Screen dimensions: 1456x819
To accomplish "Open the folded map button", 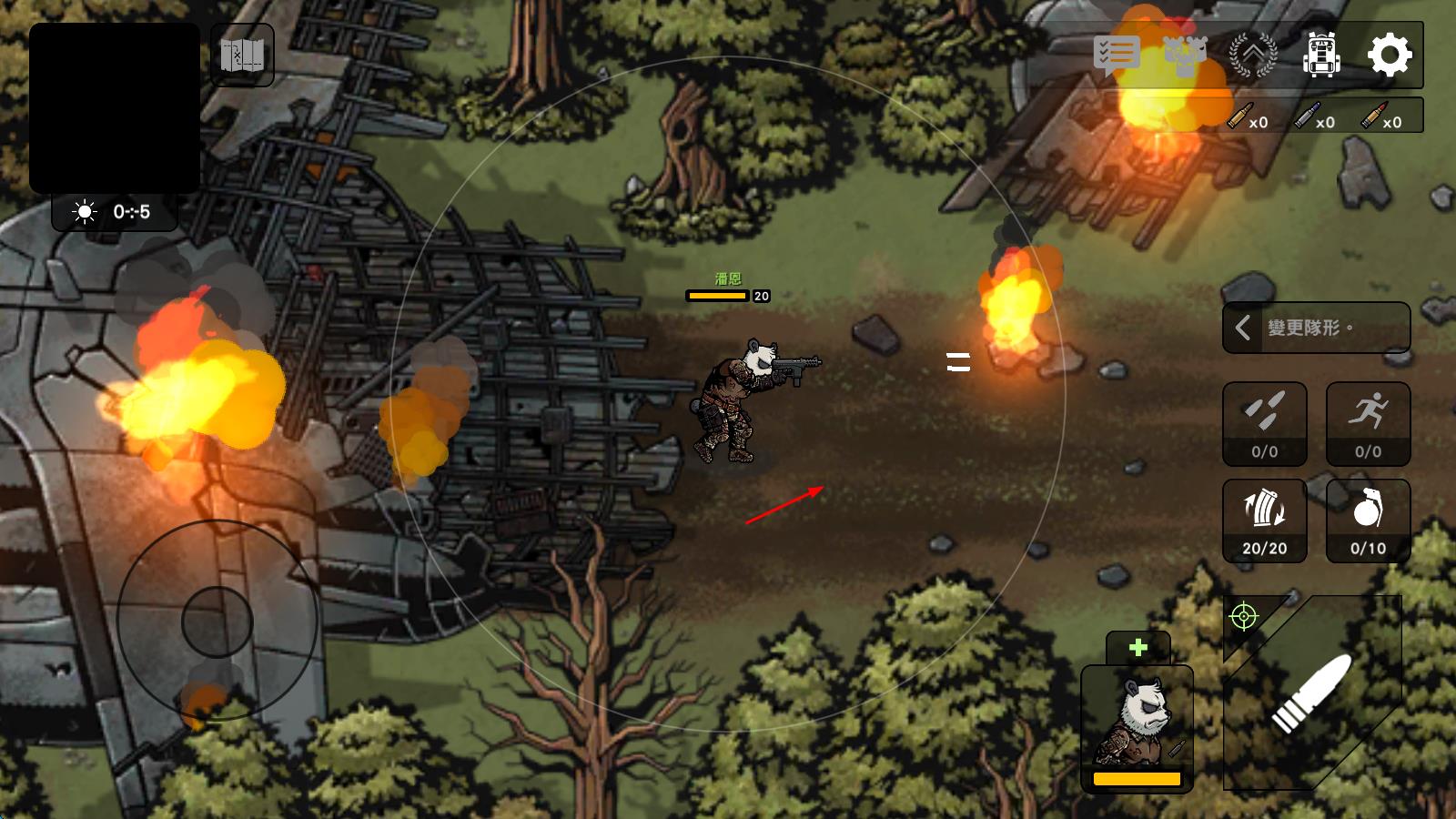I will point(242,56).
